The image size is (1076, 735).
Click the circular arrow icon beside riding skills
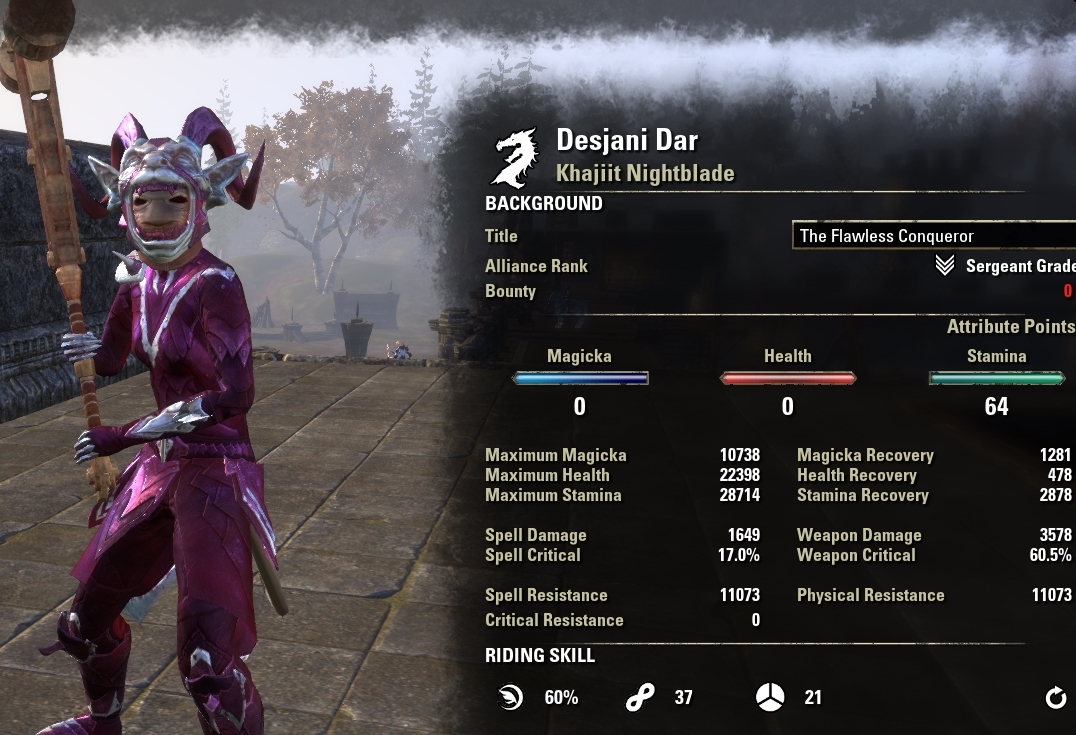[x=1056, y=698]
